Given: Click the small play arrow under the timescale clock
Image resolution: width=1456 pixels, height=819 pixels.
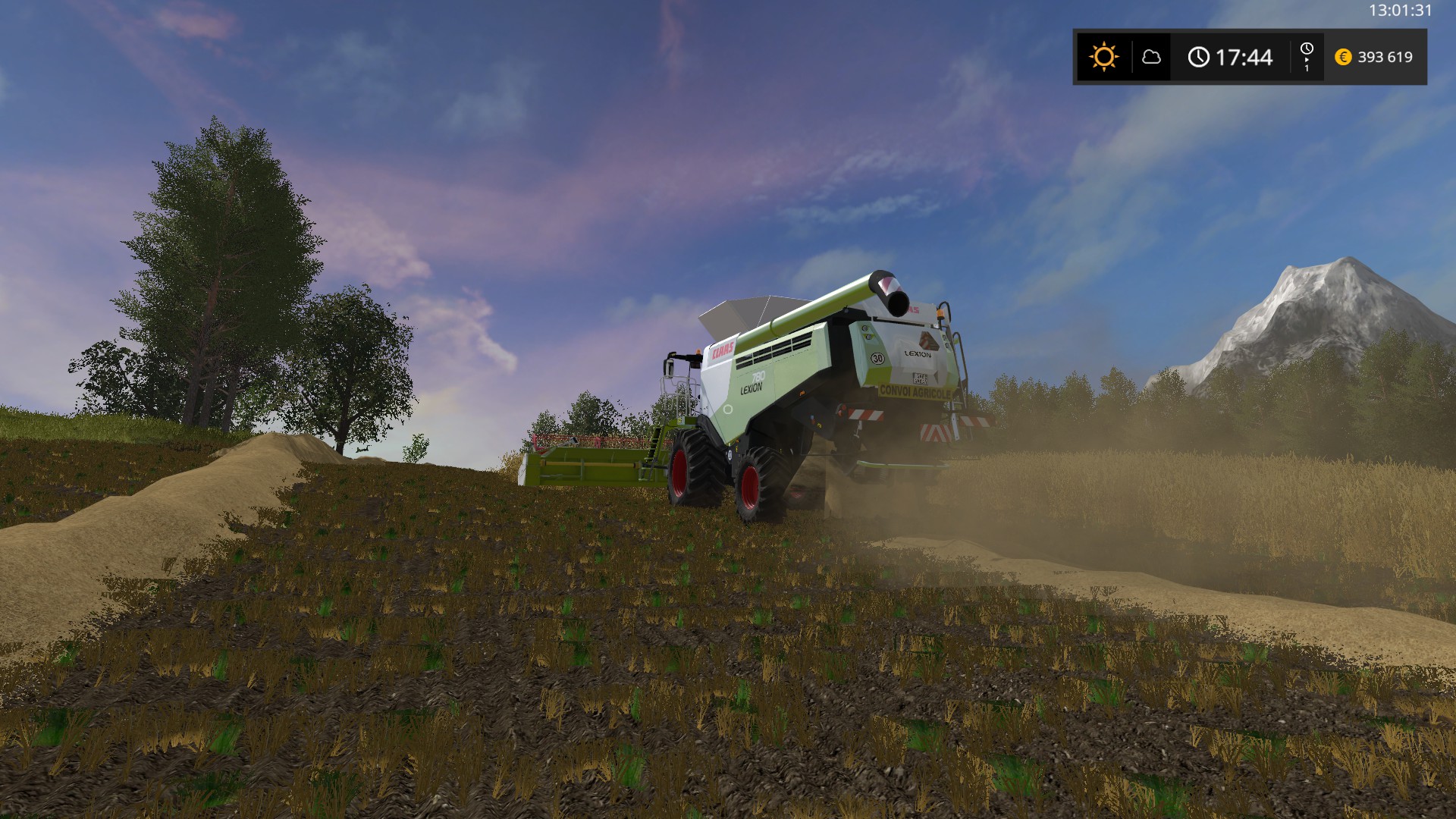Looking at the screenshot, I should (x=1307, y=60).
